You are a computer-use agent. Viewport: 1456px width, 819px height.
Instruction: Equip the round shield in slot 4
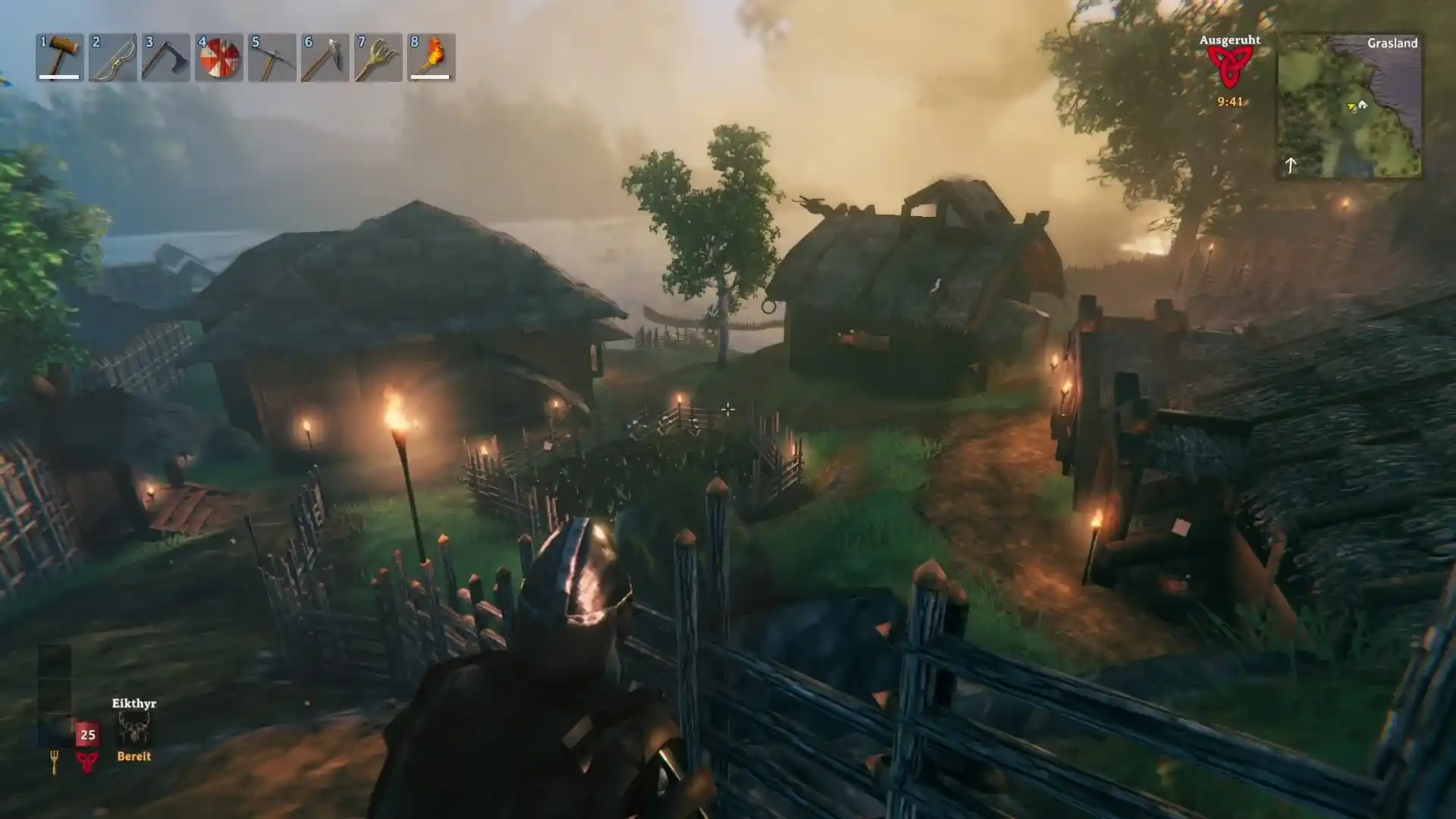pos(217,57)
